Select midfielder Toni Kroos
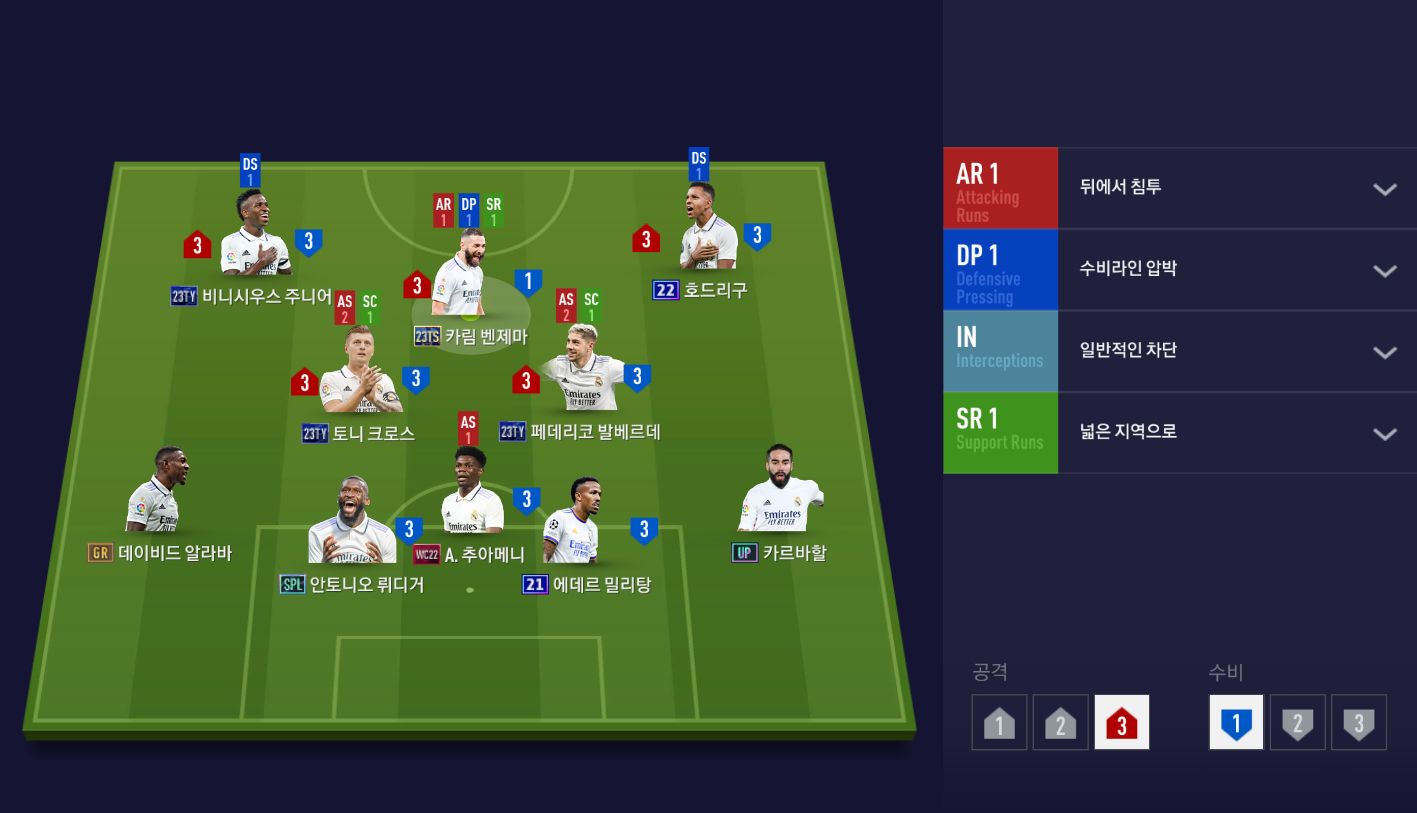Screen dimensions: 1417x813 tap(358, 375)
